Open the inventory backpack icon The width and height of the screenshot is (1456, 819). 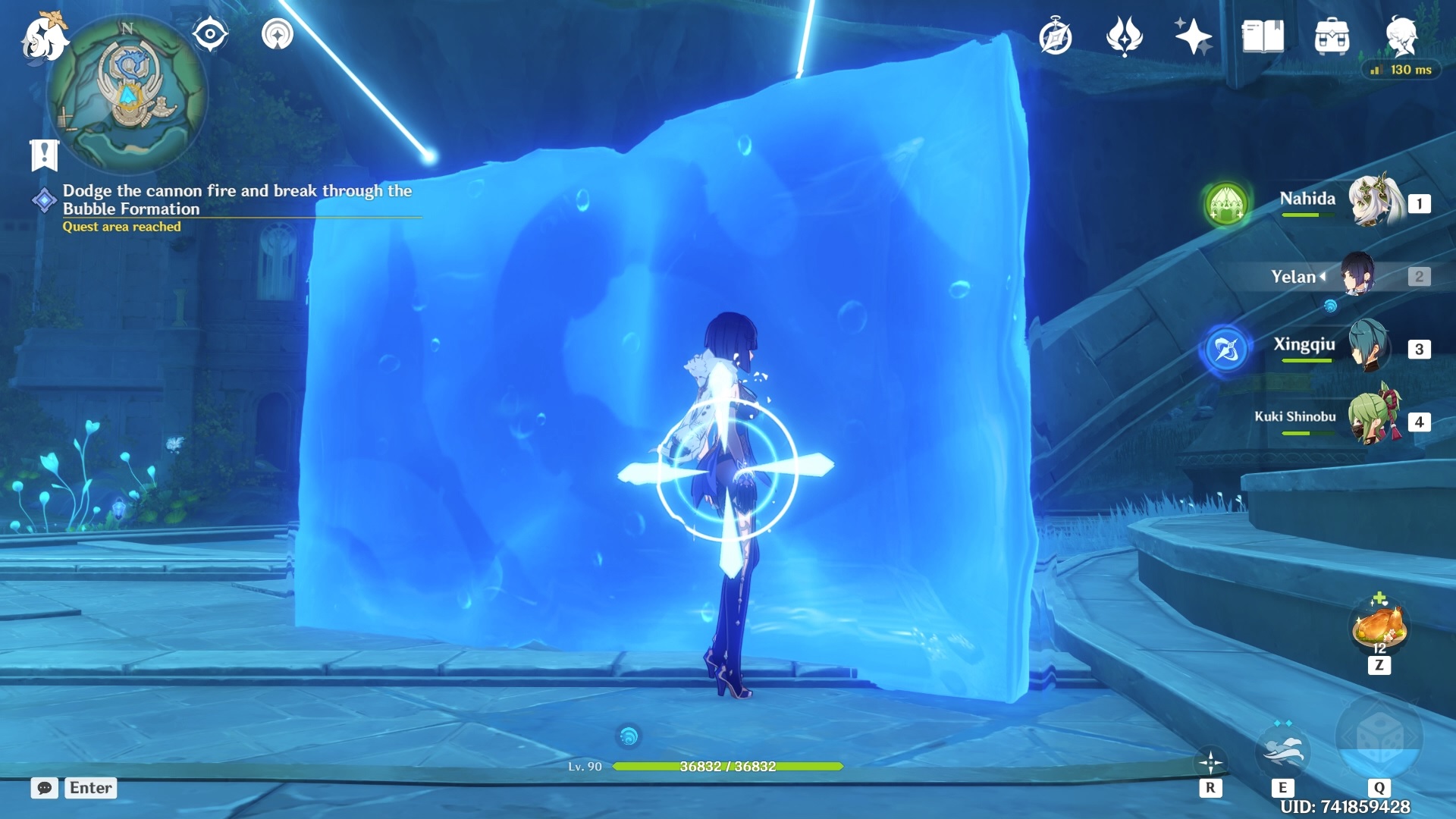pyautogui.click(x=1332, y=37)
